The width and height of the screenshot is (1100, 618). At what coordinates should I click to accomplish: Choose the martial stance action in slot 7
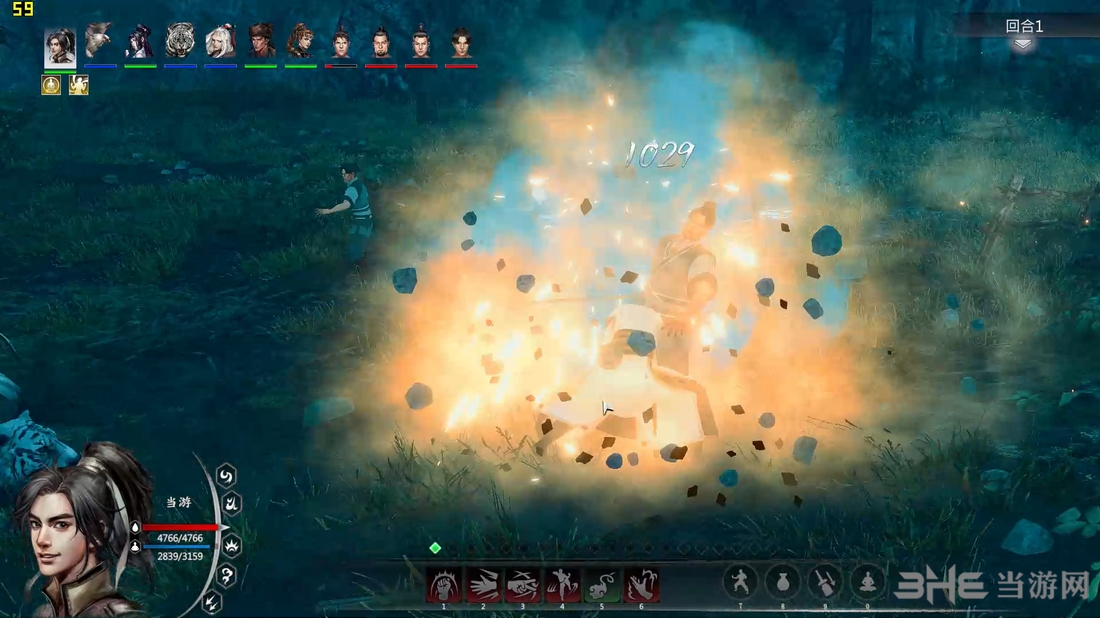pyautogui.click(x=740, y=583)
